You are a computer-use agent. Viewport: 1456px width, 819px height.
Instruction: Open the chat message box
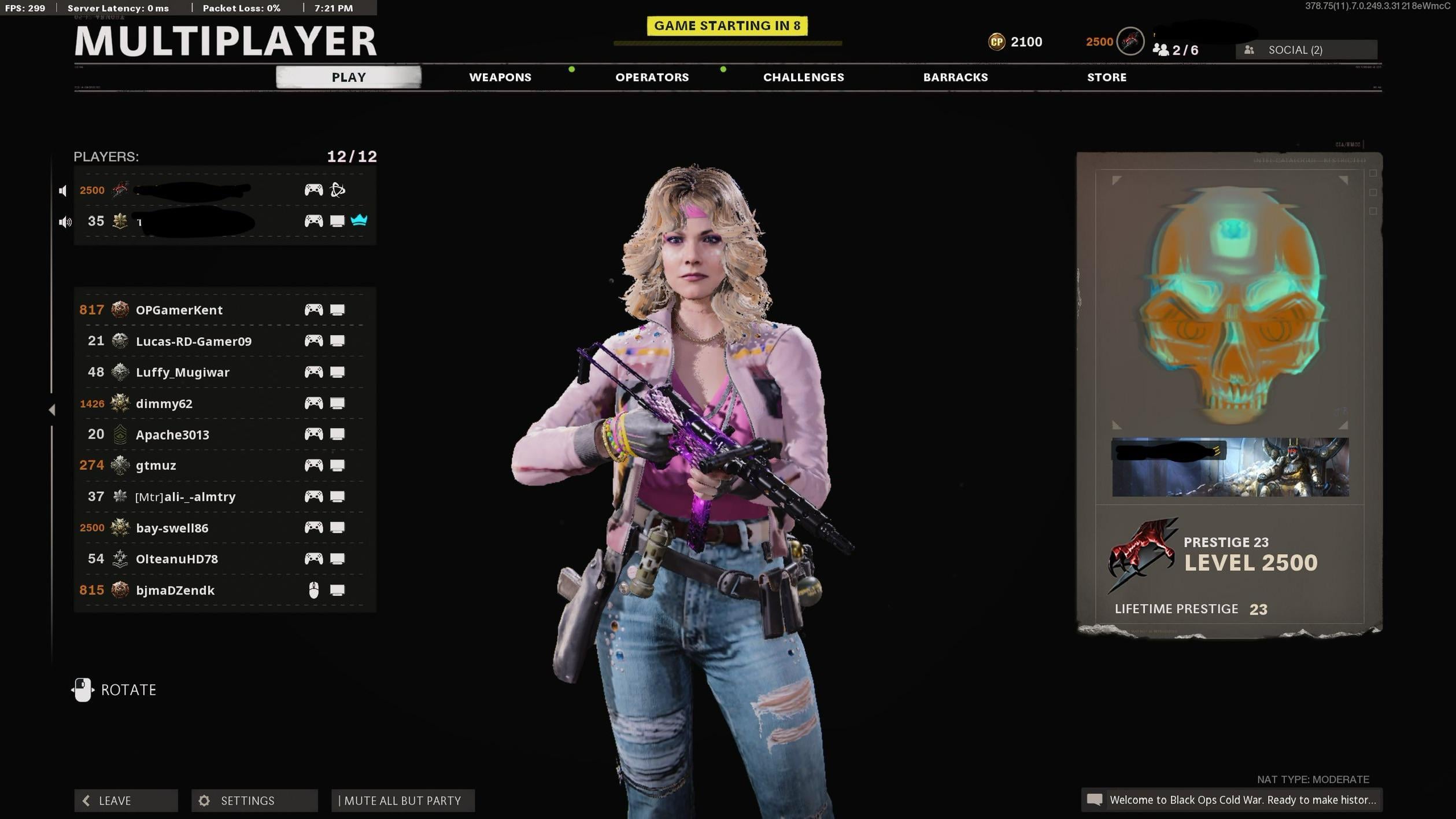coord(1232,800)
